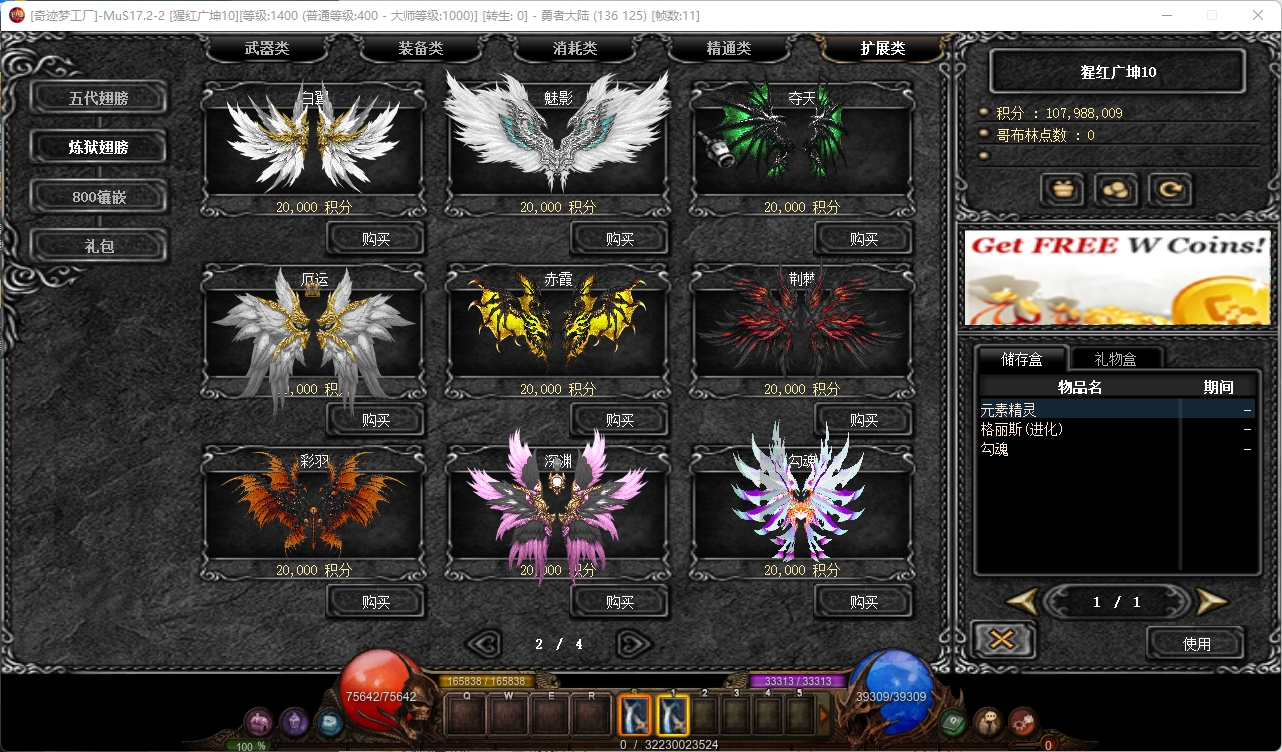The width and height of the screenshot is (1282, 752).
Task: Click the 使用 button
Action: 1196,643
